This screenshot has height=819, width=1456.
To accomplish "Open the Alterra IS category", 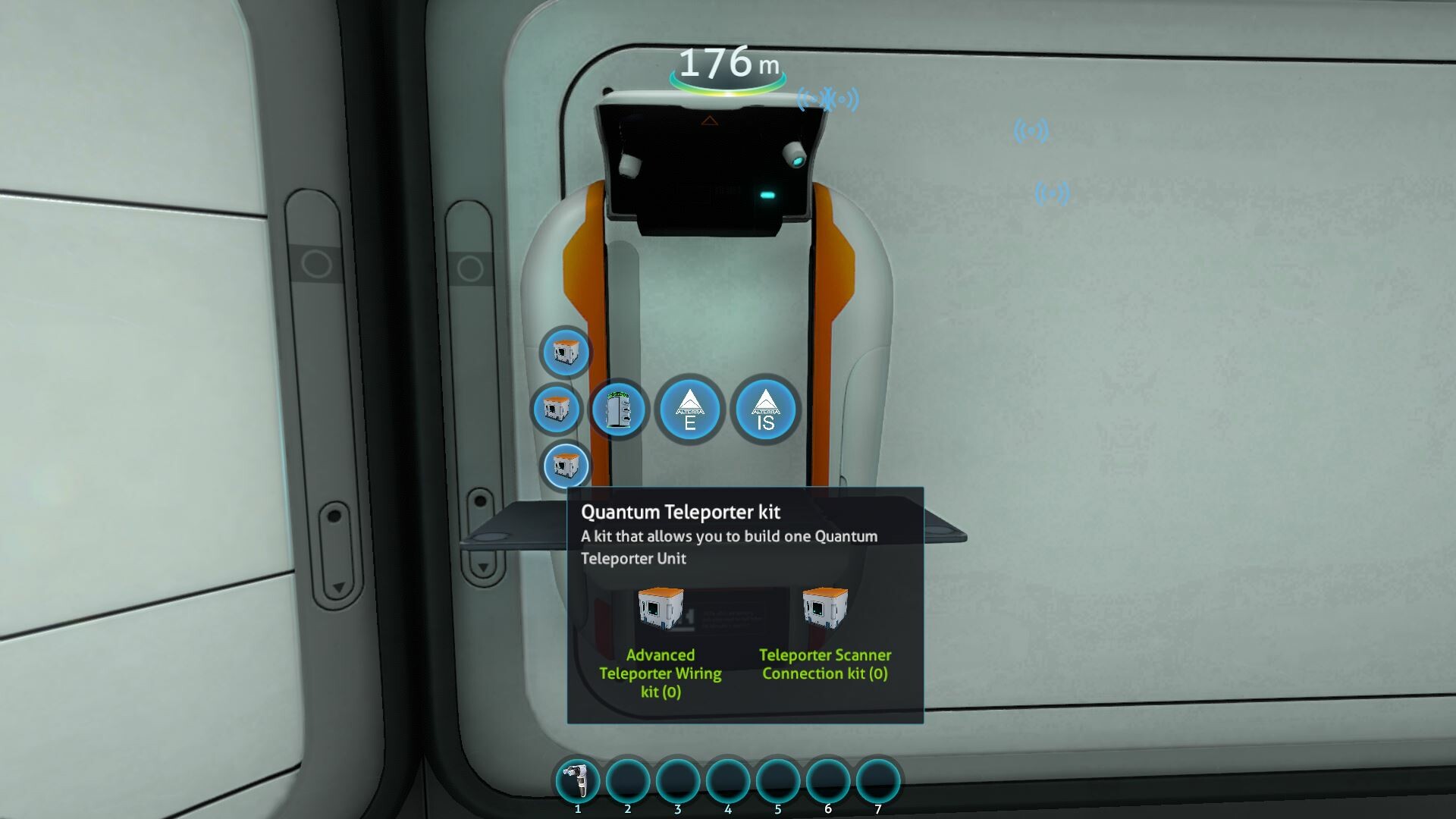I will [x=765, y=409].
